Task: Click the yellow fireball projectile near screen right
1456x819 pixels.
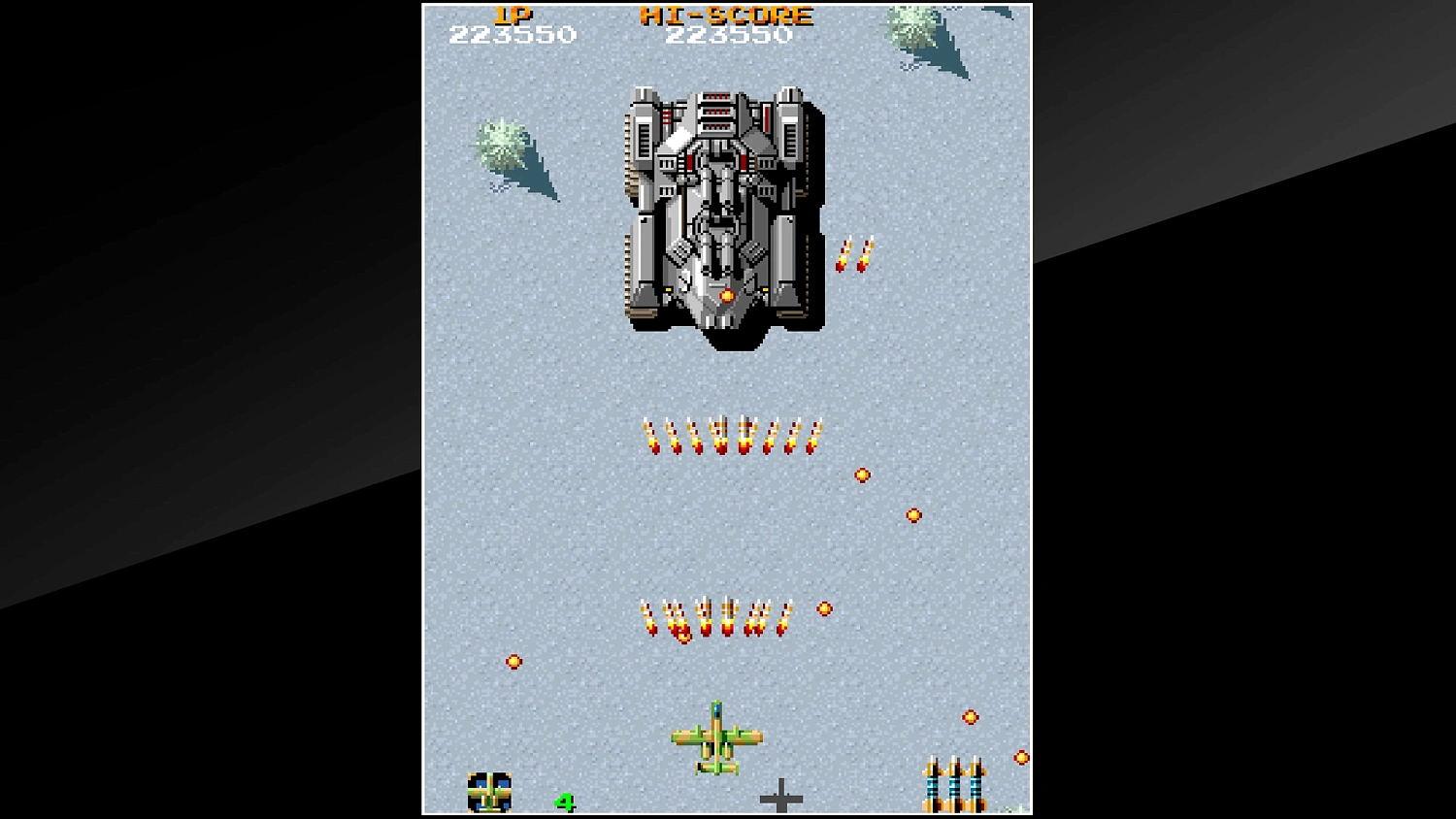Action: (912, 514)
